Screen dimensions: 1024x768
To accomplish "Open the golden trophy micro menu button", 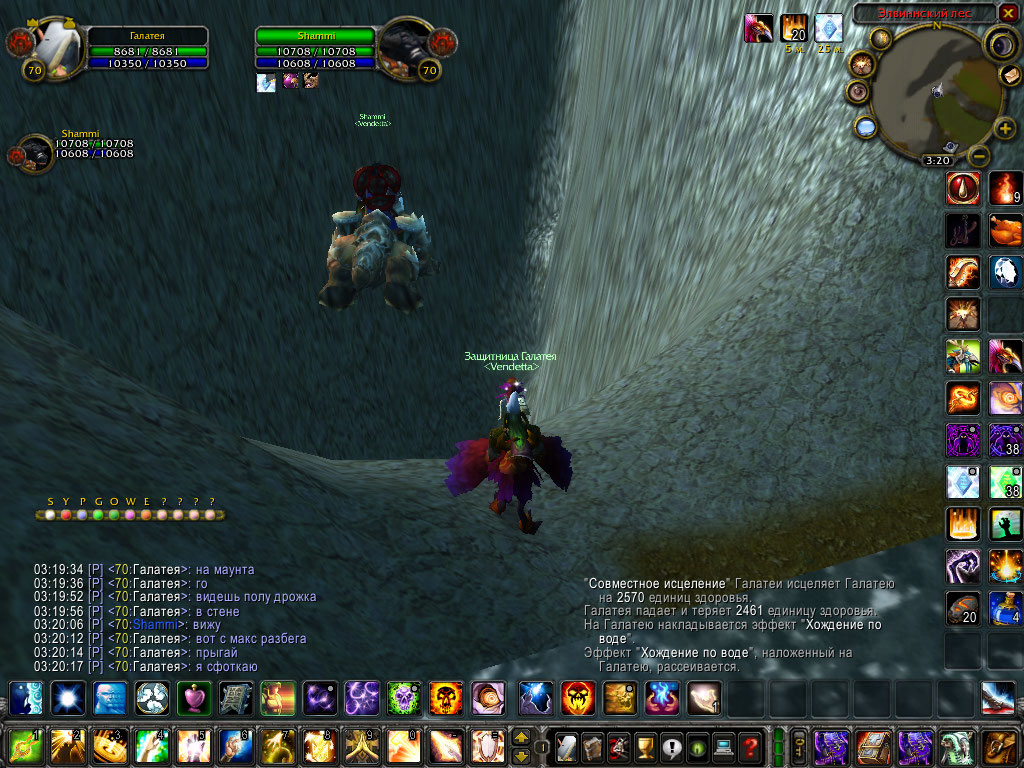I will point(646,746).
